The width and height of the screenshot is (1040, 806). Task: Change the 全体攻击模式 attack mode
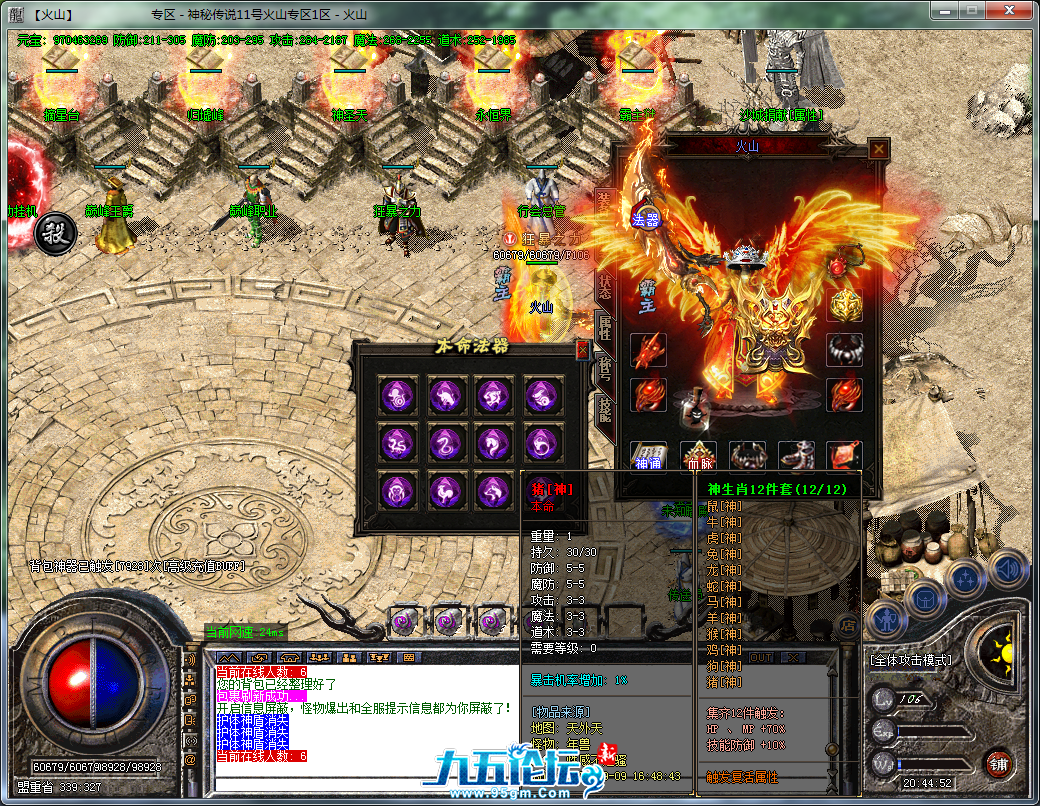pos(910,660)
